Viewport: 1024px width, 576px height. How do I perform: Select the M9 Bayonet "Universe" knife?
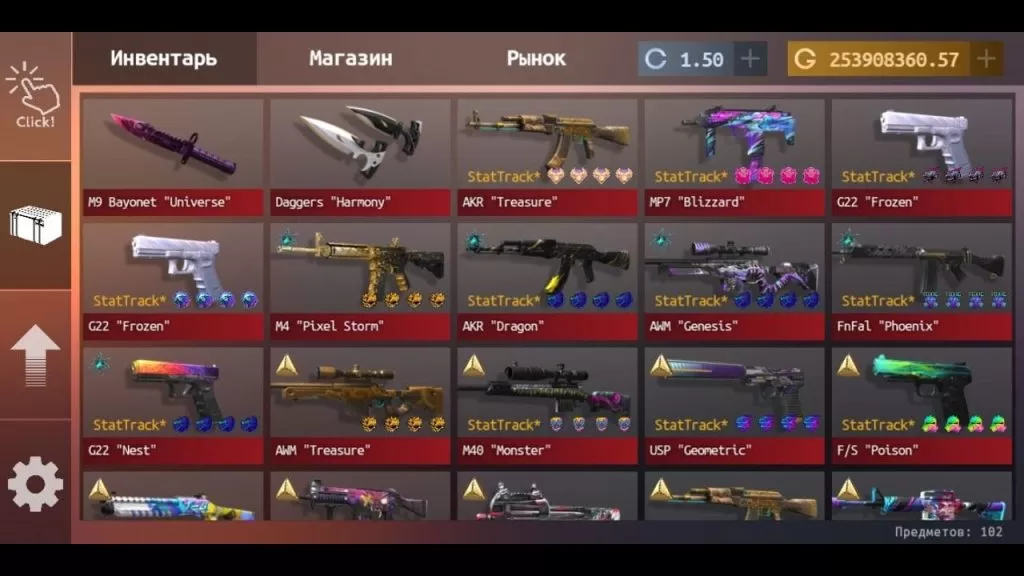tap(173, 156)
